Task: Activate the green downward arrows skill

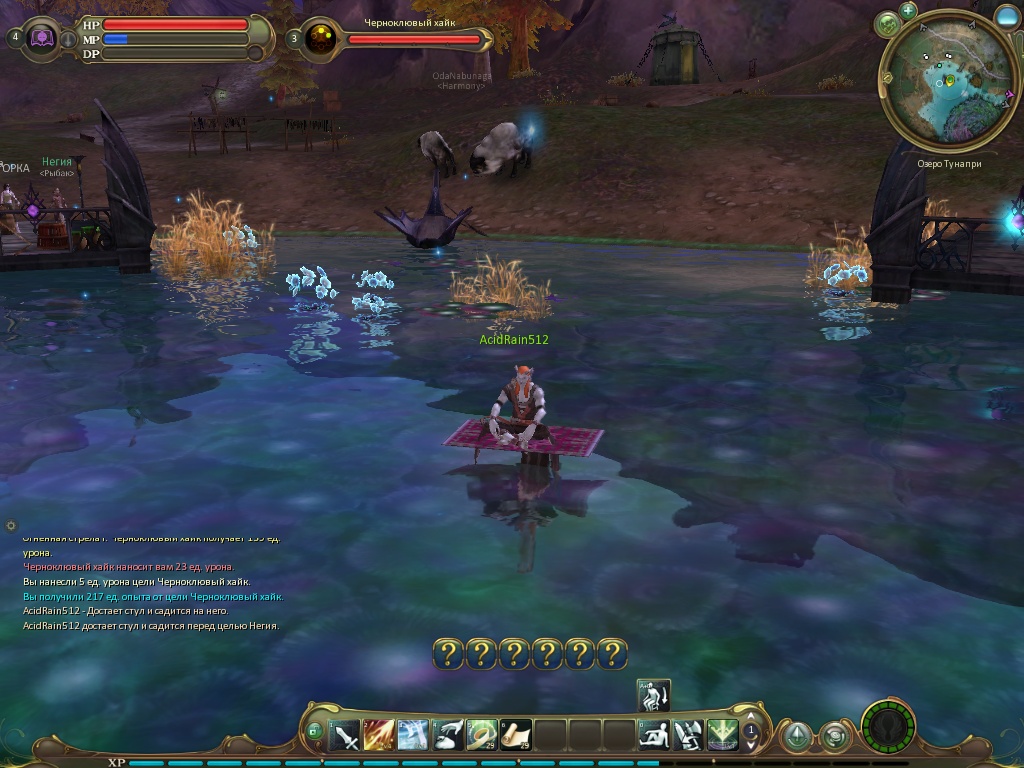Action: [723, 736]
